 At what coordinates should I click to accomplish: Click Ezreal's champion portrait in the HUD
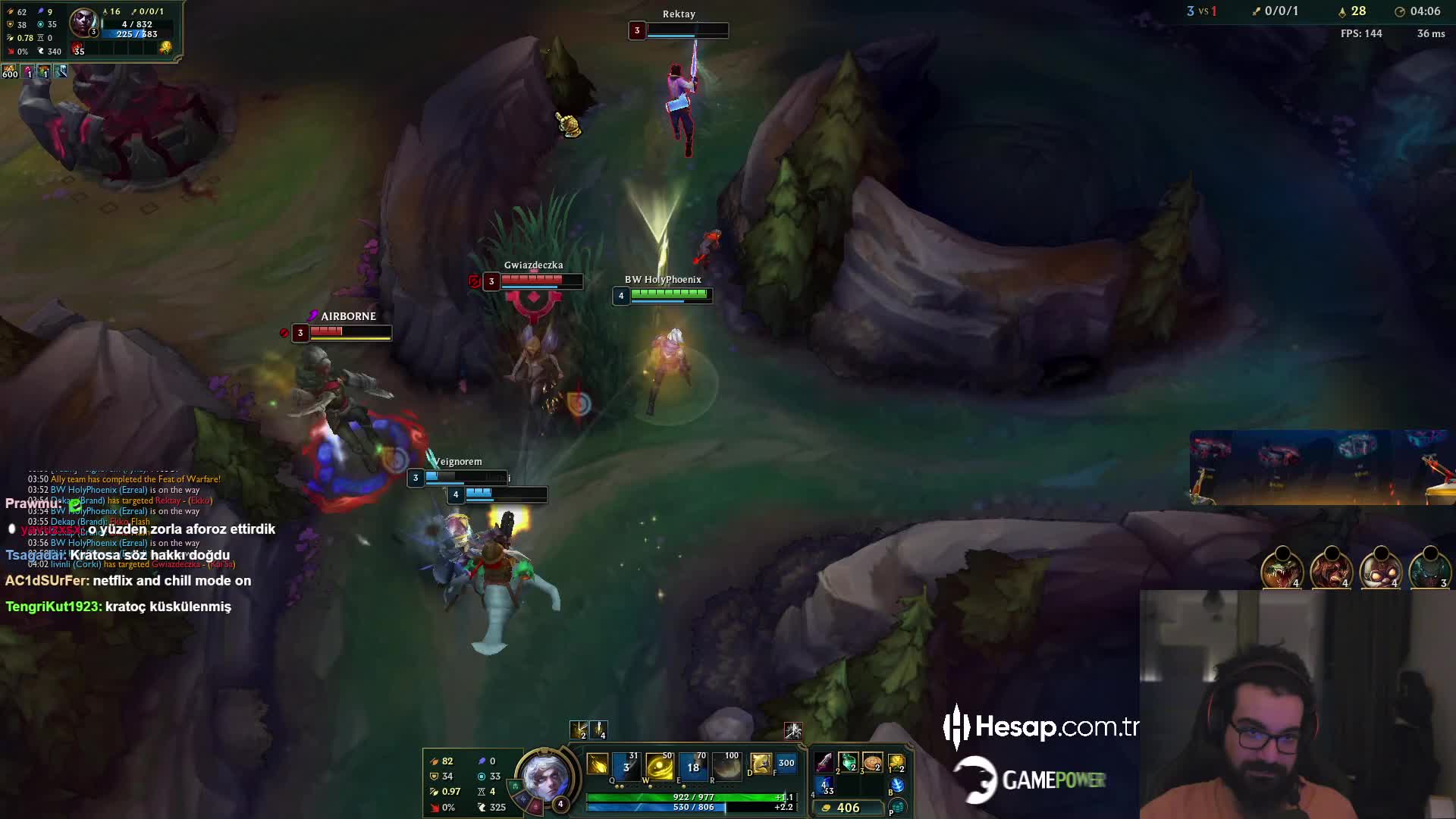click(544, 777)
